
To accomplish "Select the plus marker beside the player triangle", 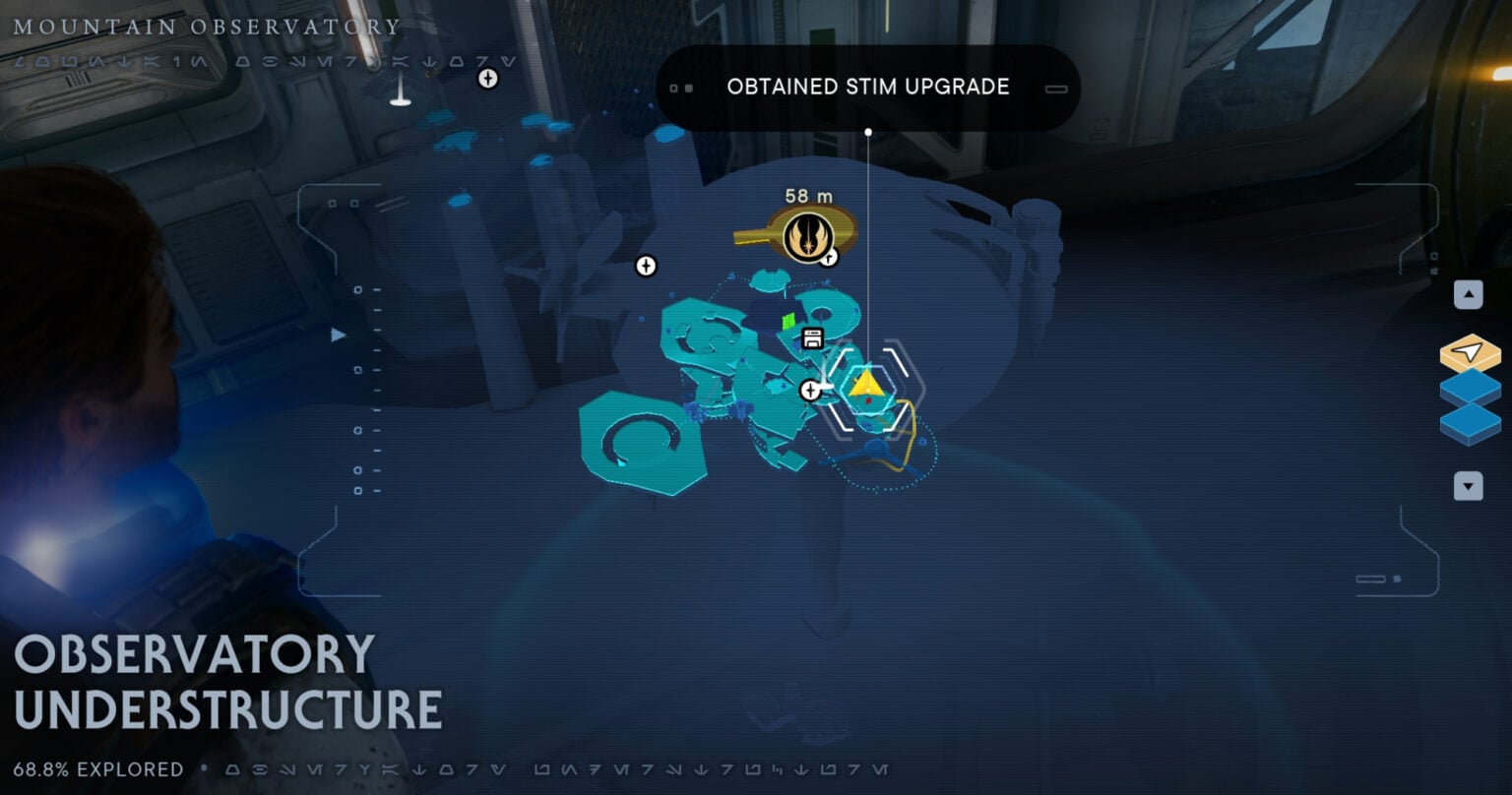I will [x=810, y=390].
